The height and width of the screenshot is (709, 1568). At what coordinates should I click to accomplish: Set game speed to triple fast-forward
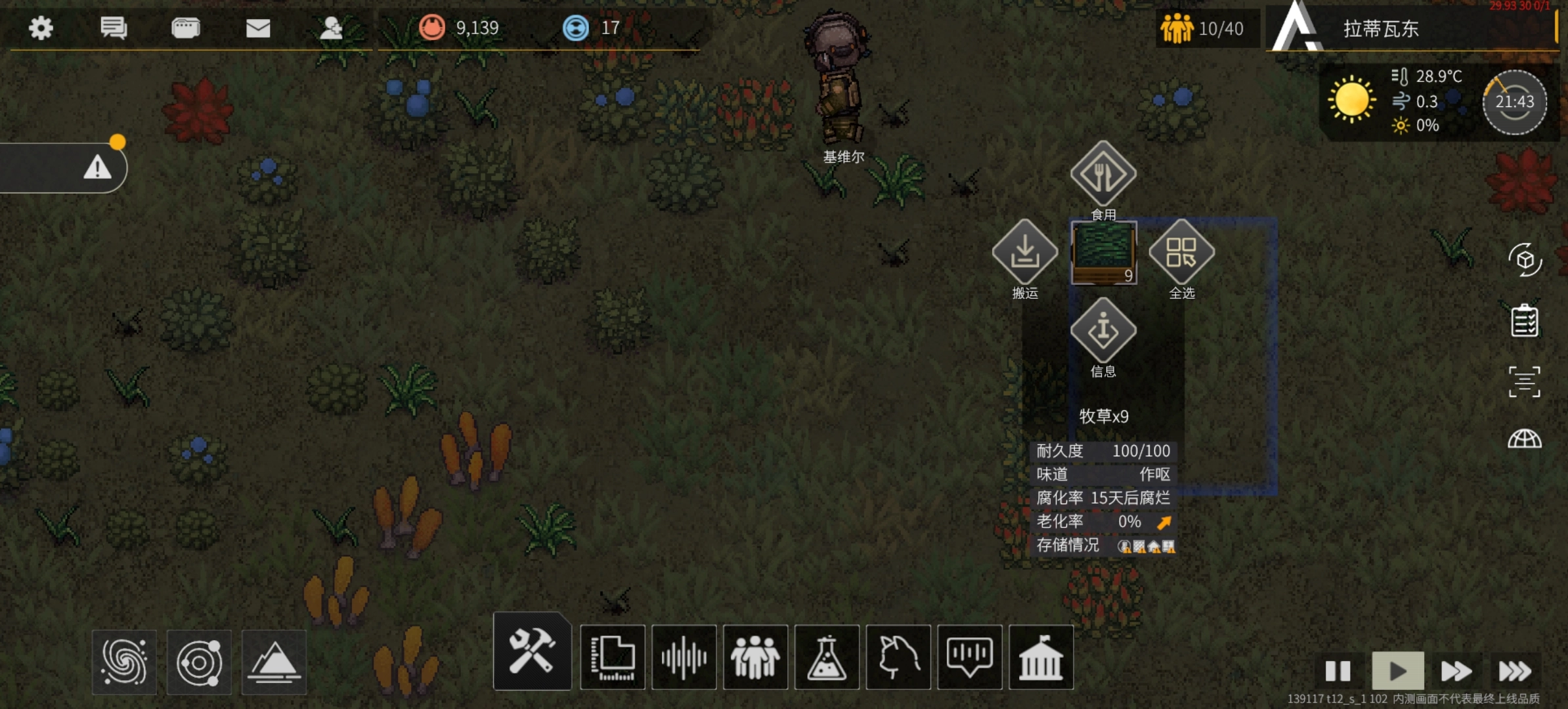[x=1514, y=671]
